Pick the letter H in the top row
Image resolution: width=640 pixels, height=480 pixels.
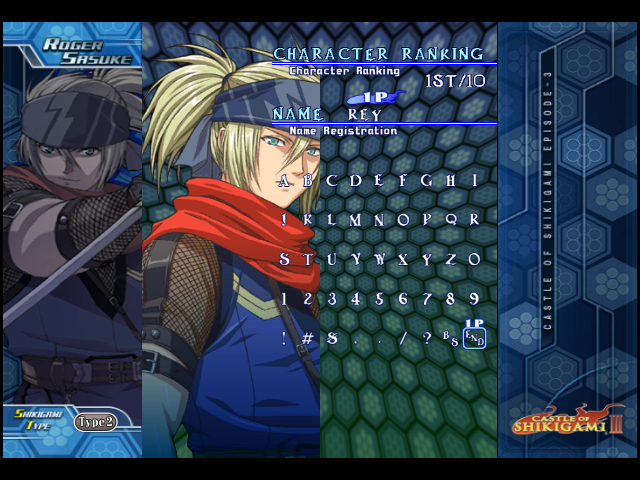pos(451,181)
